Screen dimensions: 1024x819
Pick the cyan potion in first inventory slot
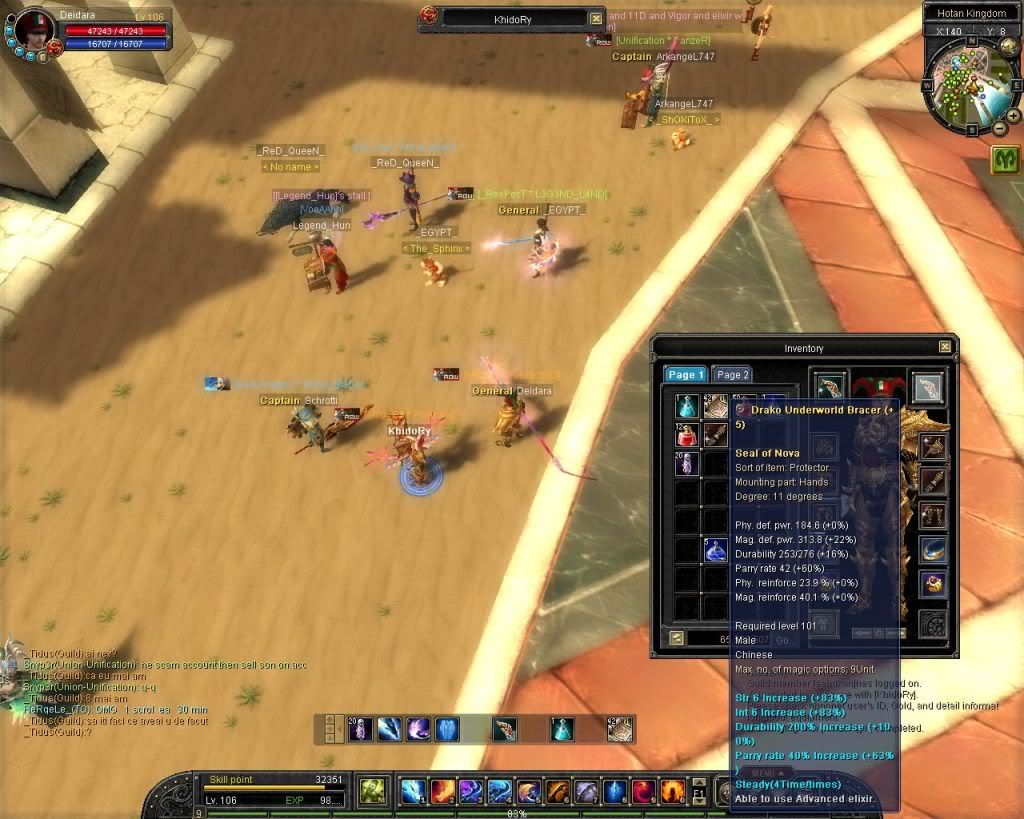click(686, 406)
